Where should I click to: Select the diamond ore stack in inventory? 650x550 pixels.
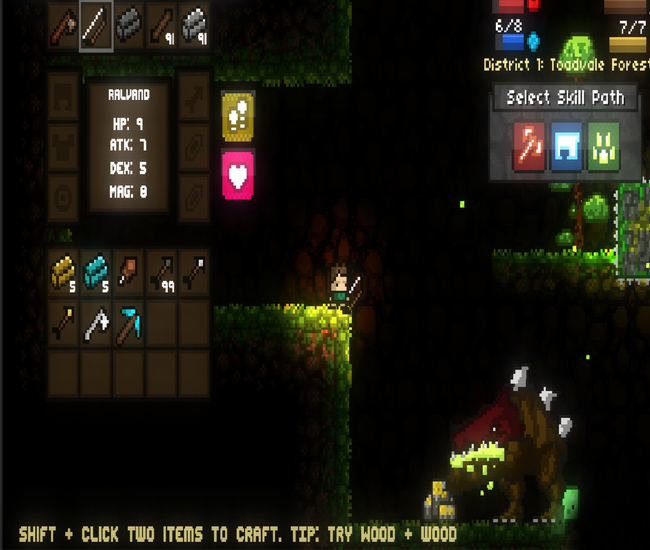click(97, 271)
